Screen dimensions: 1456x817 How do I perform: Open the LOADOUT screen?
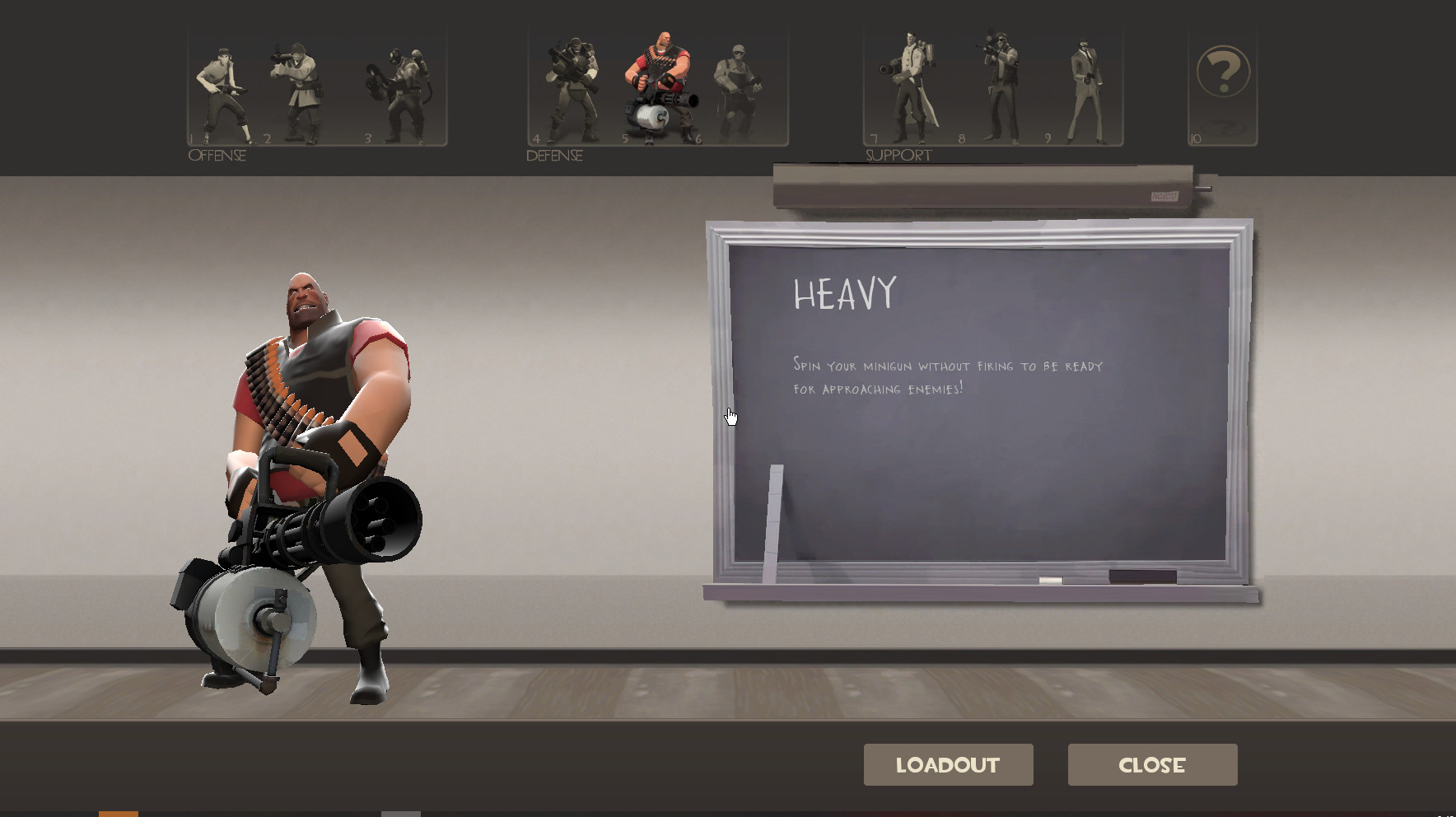[x=948, y=764]
